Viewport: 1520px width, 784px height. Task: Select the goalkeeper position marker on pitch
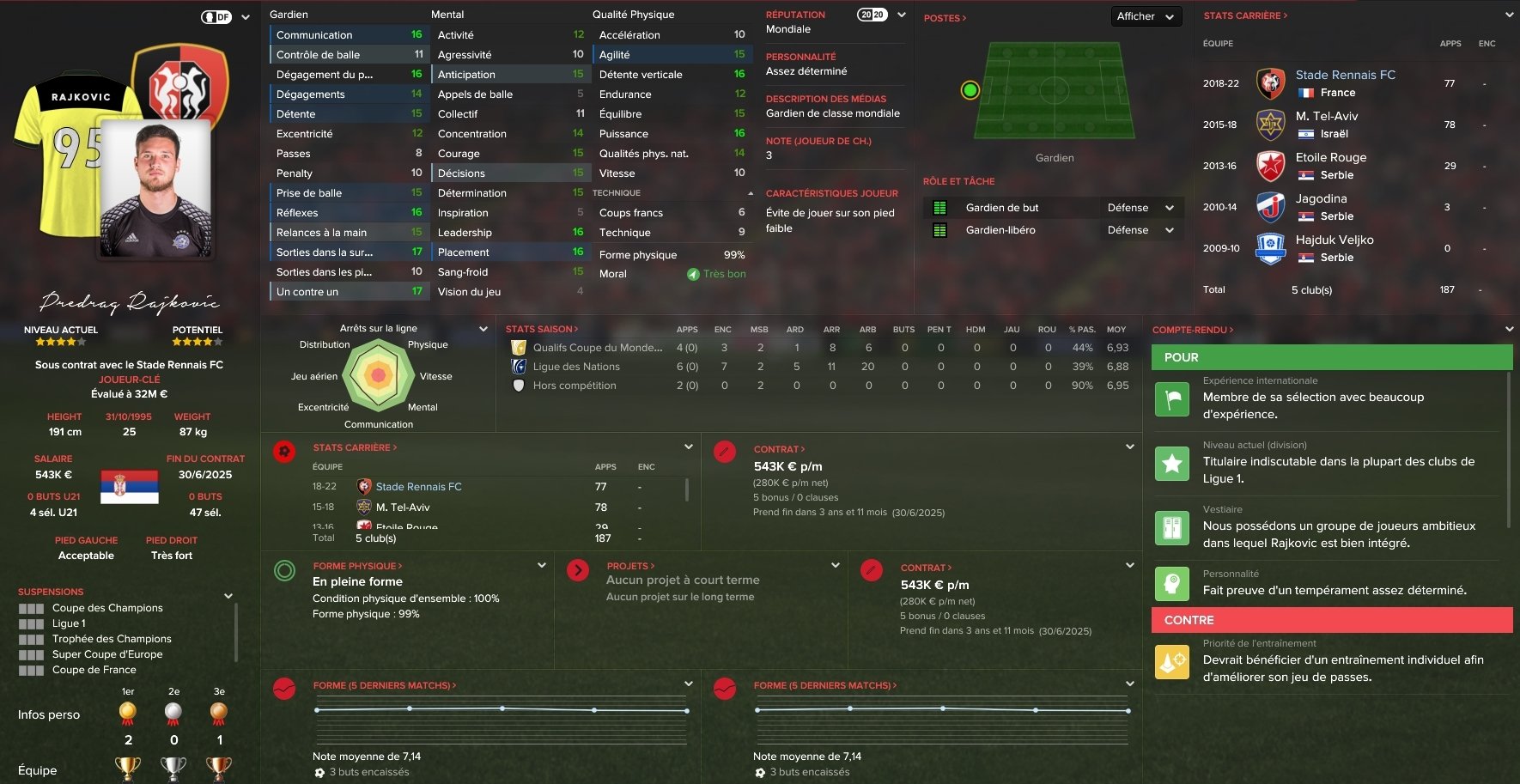[970, 90]
